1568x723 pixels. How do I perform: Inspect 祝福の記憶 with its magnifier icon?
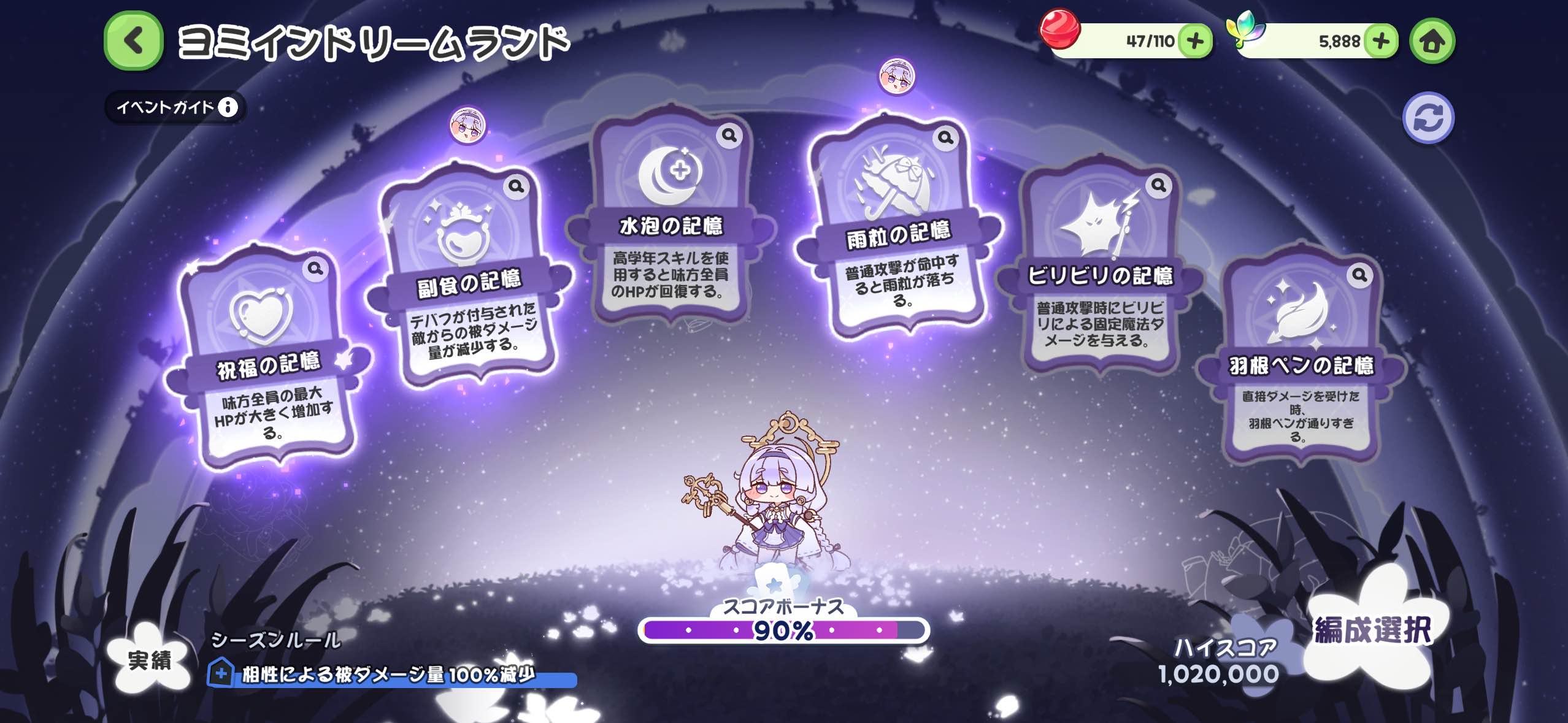315,269
